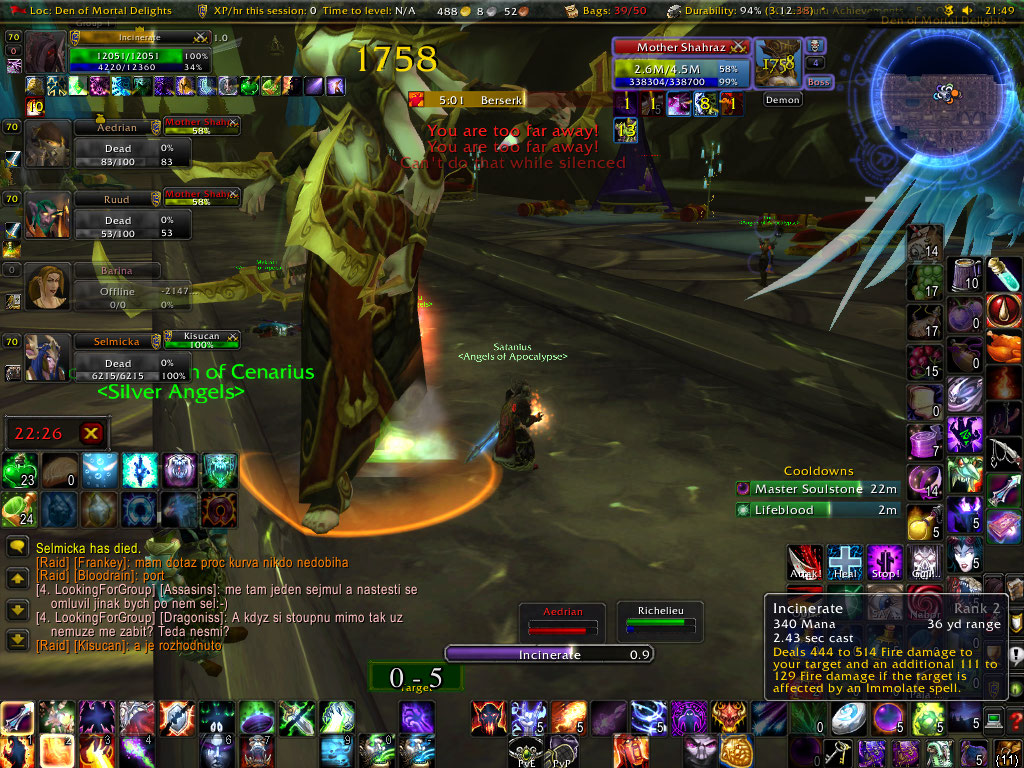Click the Lifeblood cooldown bar

coord(817,510)
